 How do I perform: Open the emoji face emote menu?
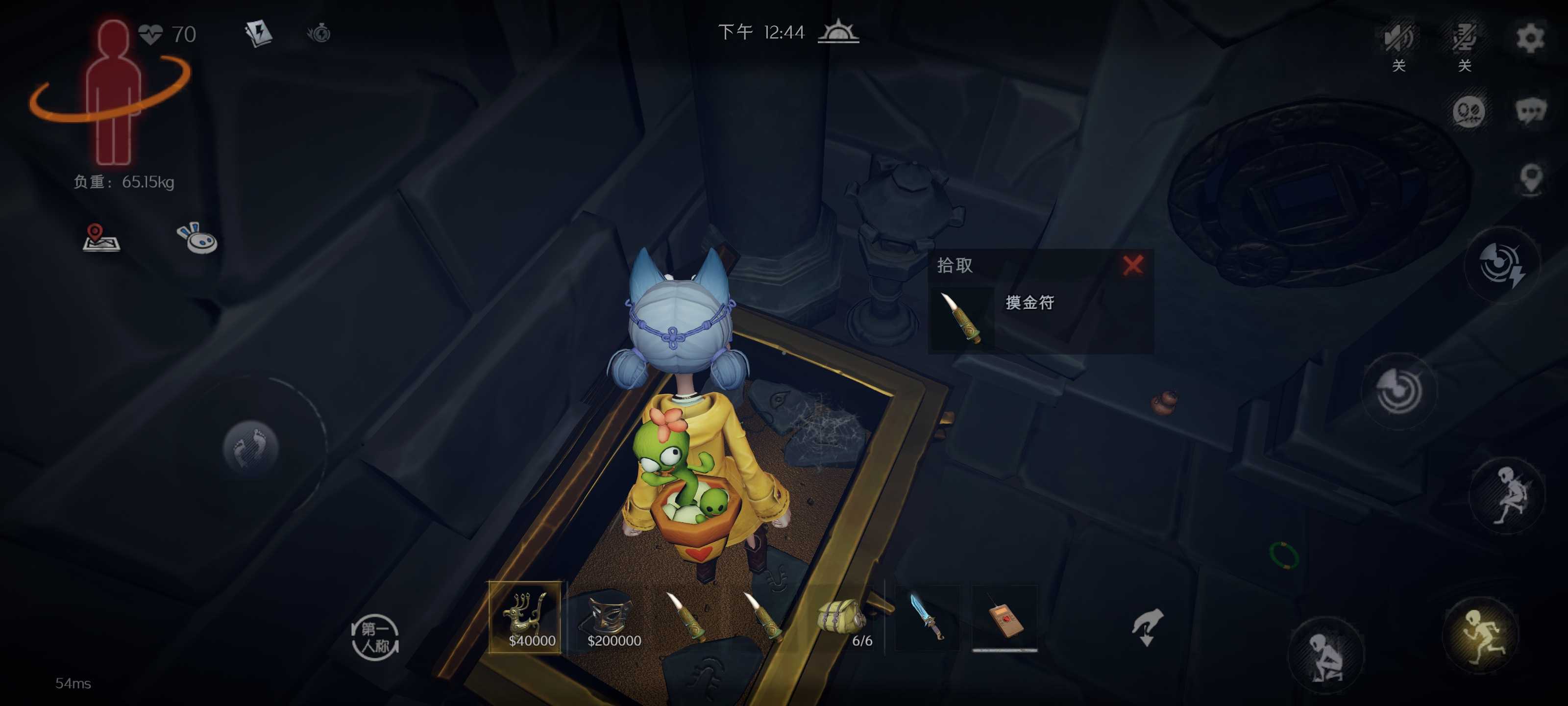pyautogui.click(x=1468, y=111)
